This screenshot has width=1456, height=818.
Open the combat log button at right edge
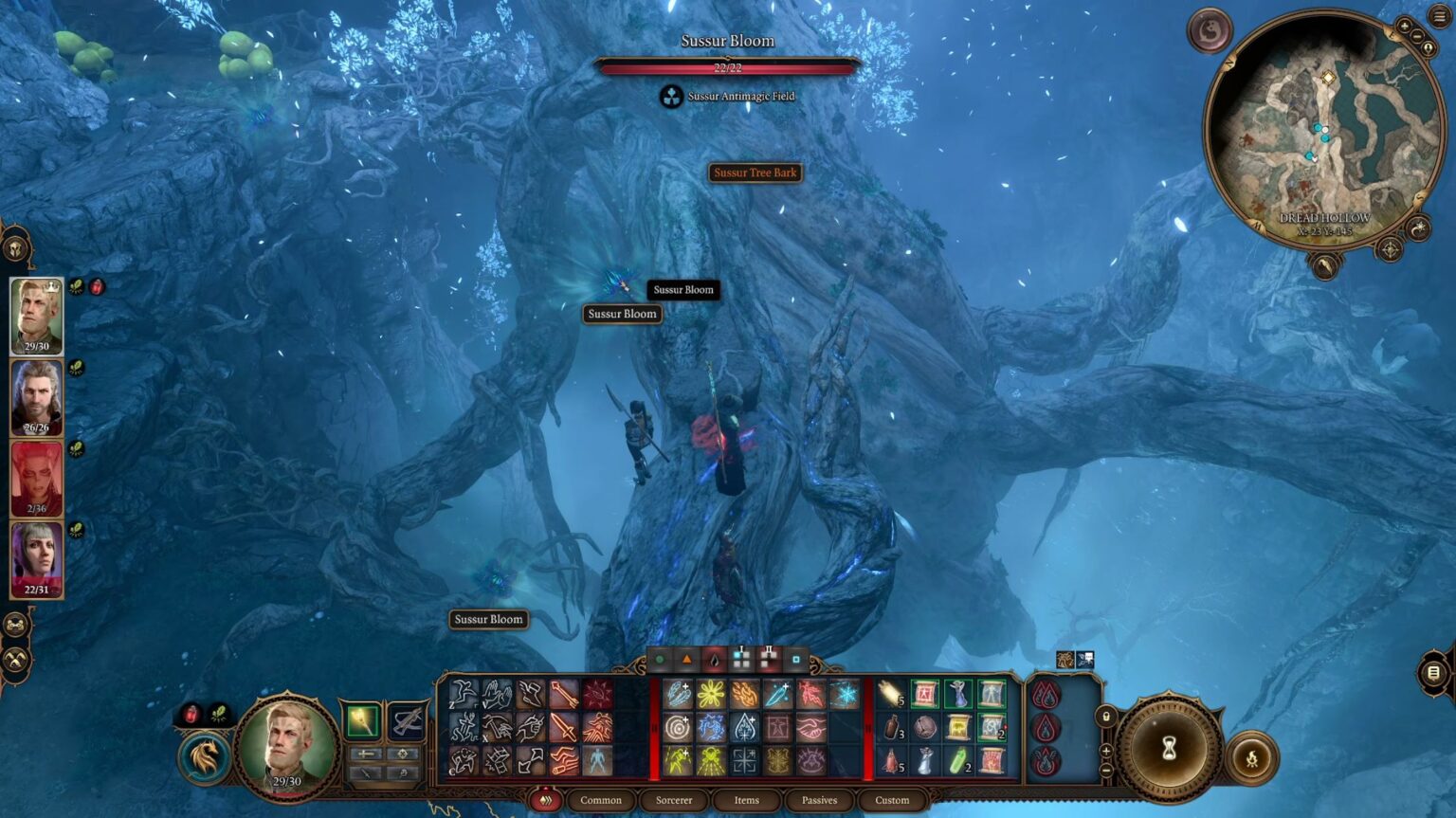tap(1433, 672)
